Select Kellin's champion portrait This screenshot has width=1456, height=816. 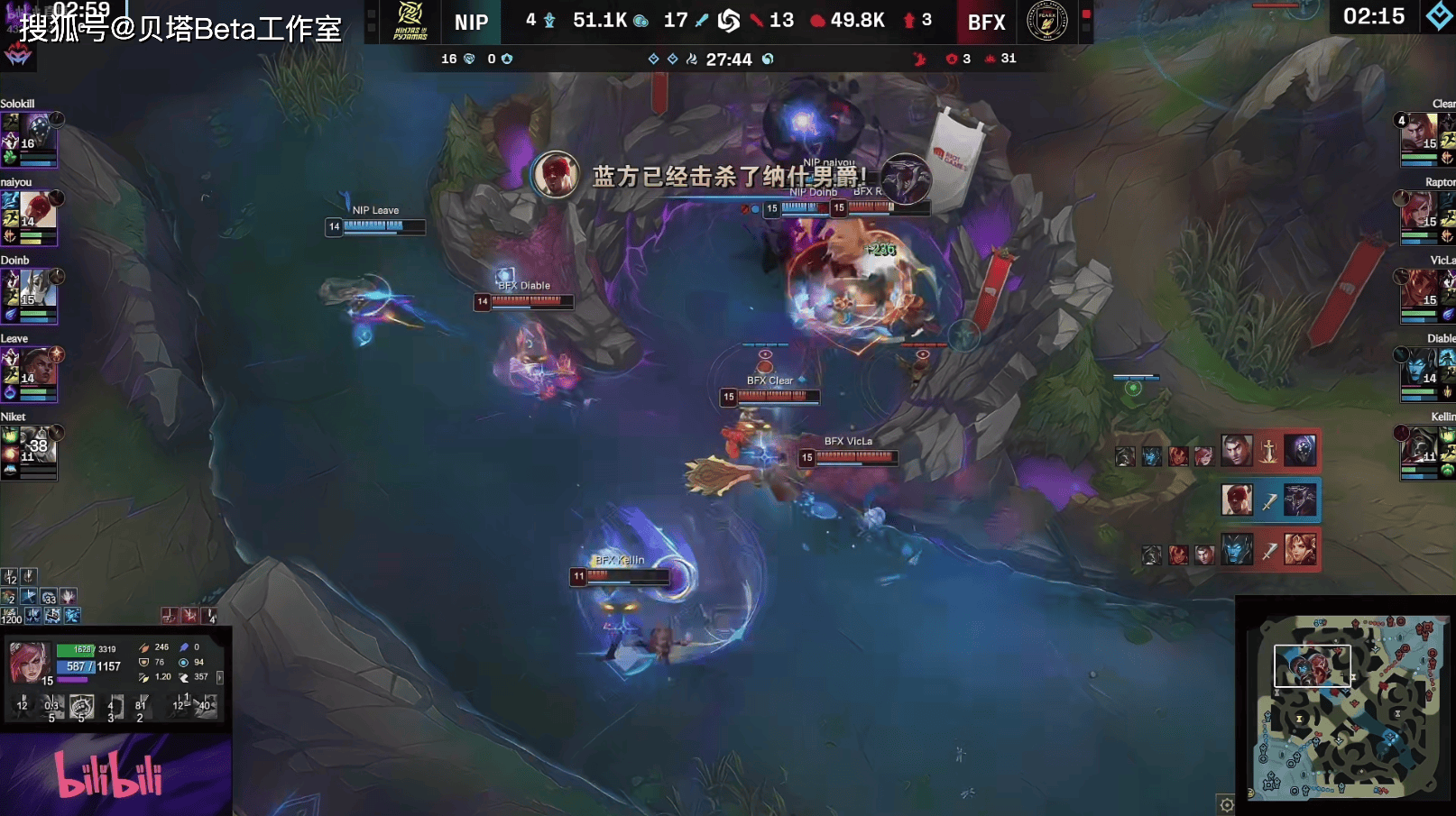click(x=1420, y=446)
